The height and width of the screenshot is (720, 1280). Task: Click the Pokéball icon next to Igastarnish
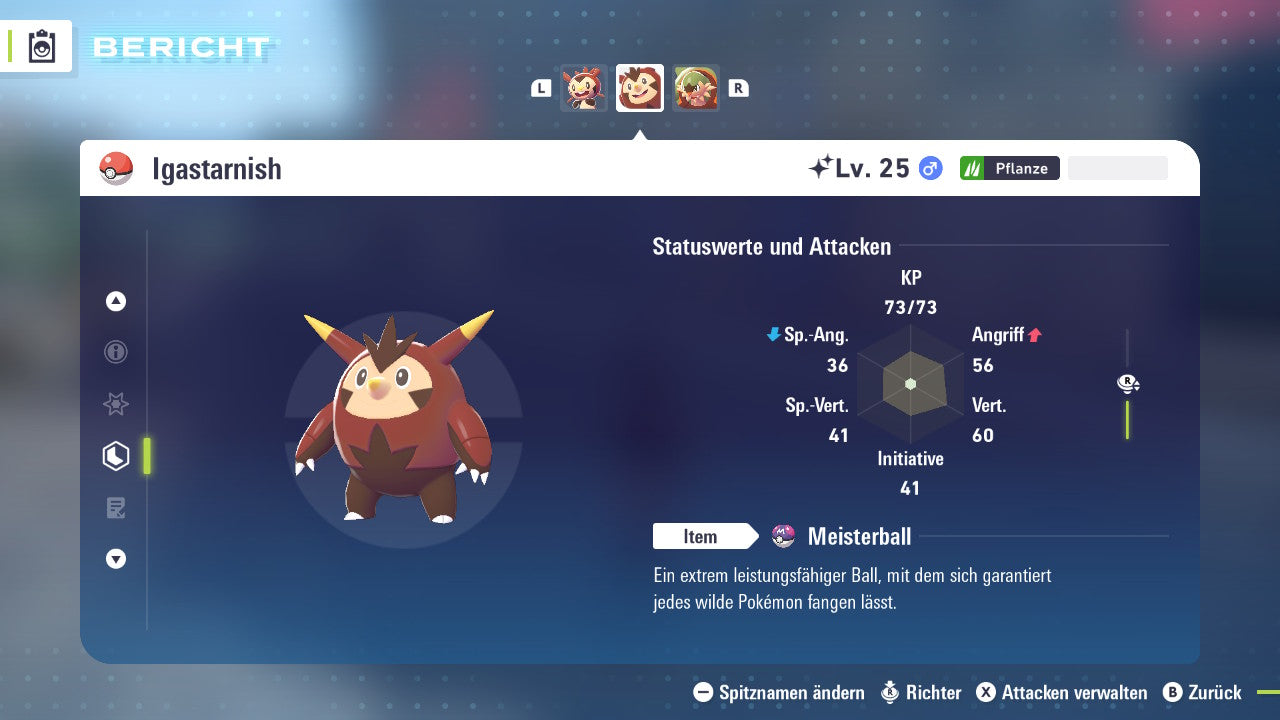tap(115, 168)
